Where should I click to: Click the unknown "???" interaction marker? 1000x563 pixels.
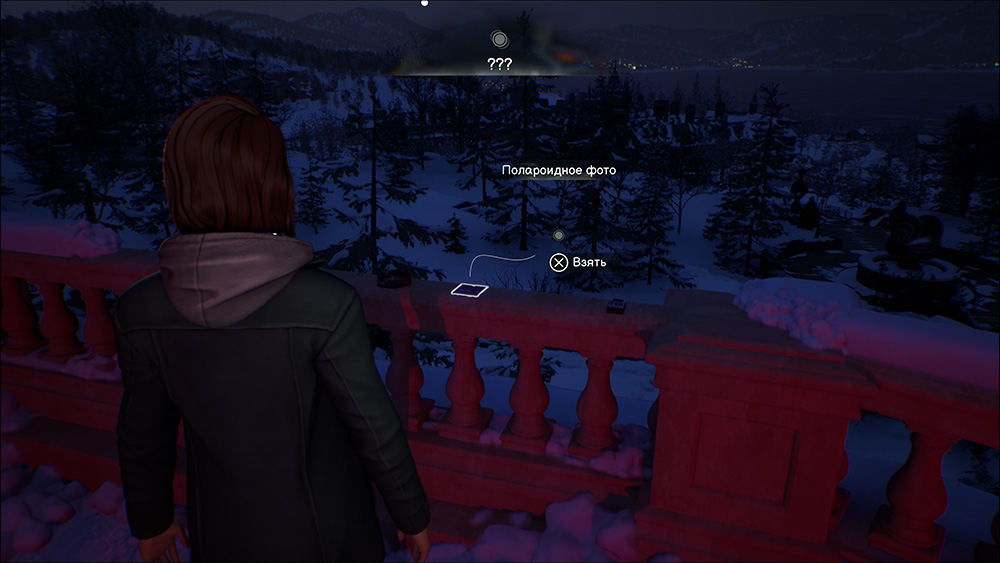coord(499,40)
